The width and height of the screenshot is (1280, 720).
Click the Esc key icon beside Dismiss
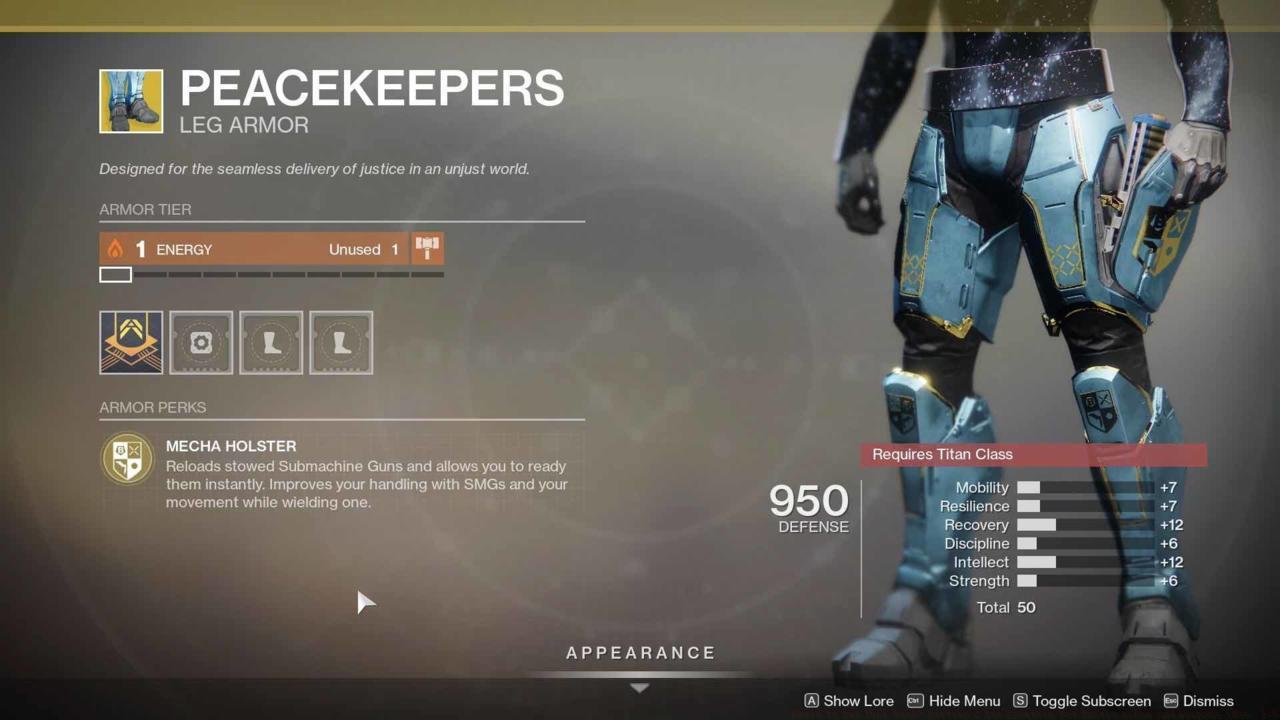click(x=1172, y=701)
